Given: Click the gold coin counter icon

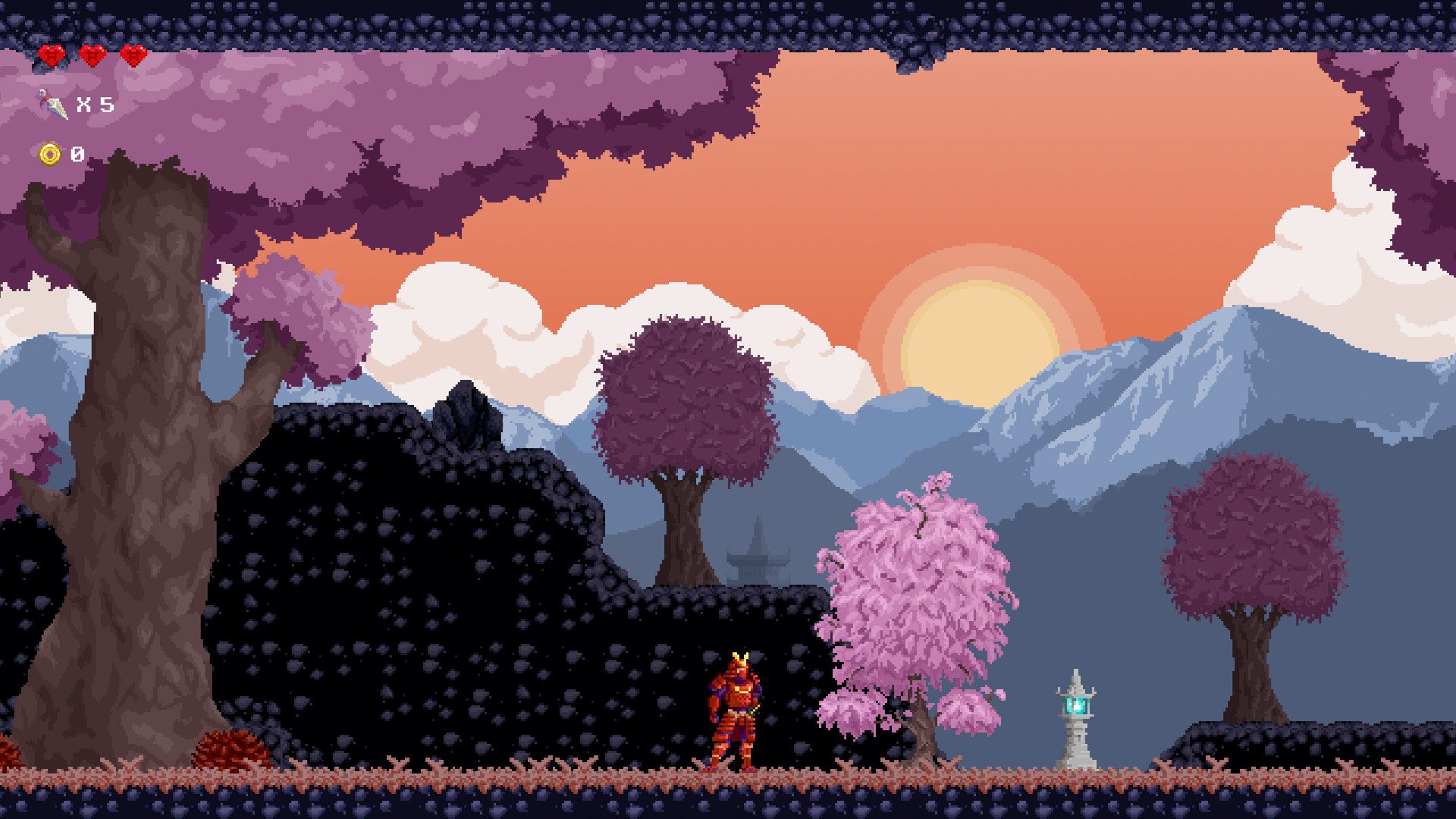Looking at the screenshot, I should tap(49, 154).
